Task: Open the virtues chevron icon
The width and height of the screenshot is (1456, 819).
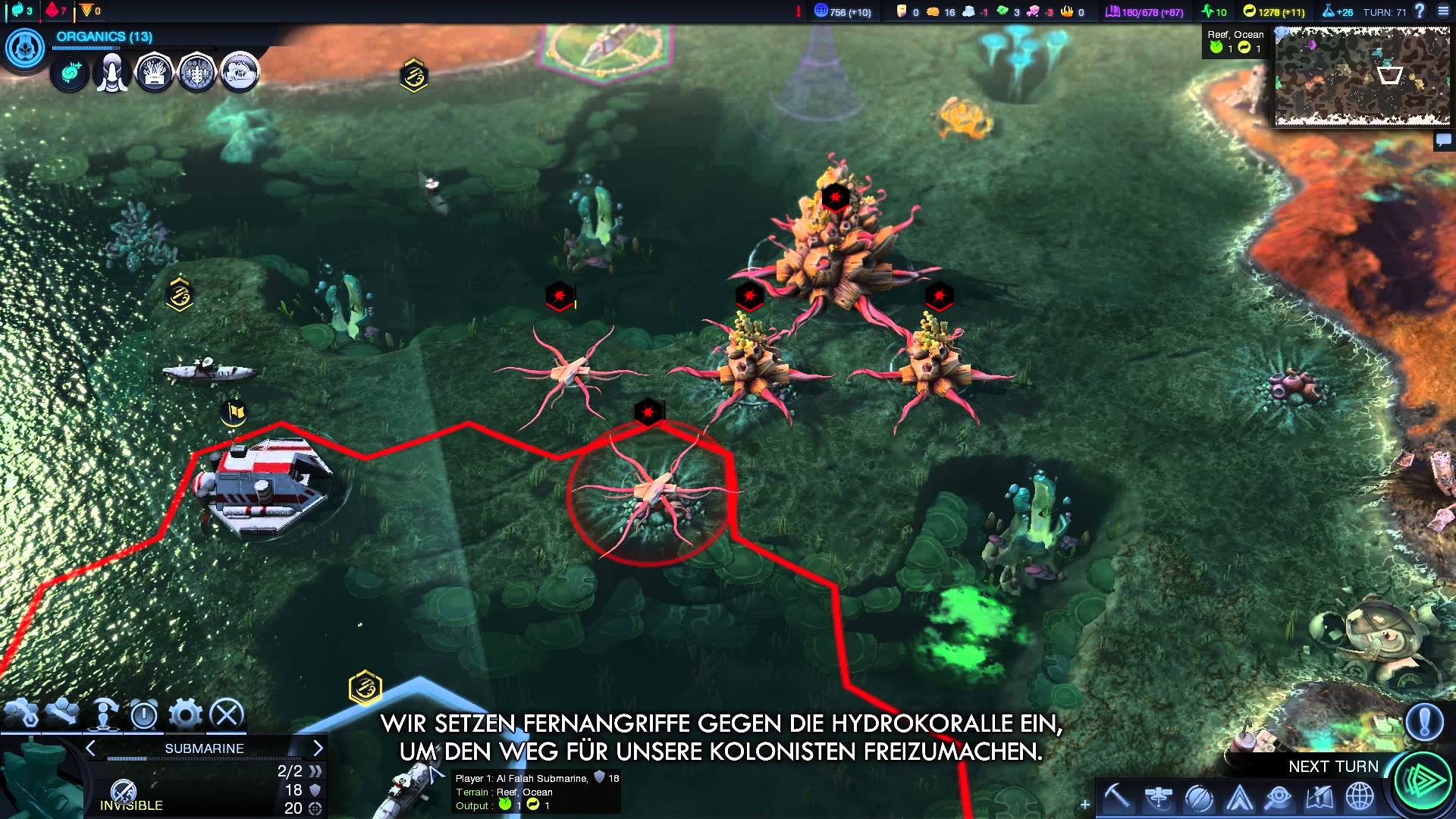Action: point(1239,799)
